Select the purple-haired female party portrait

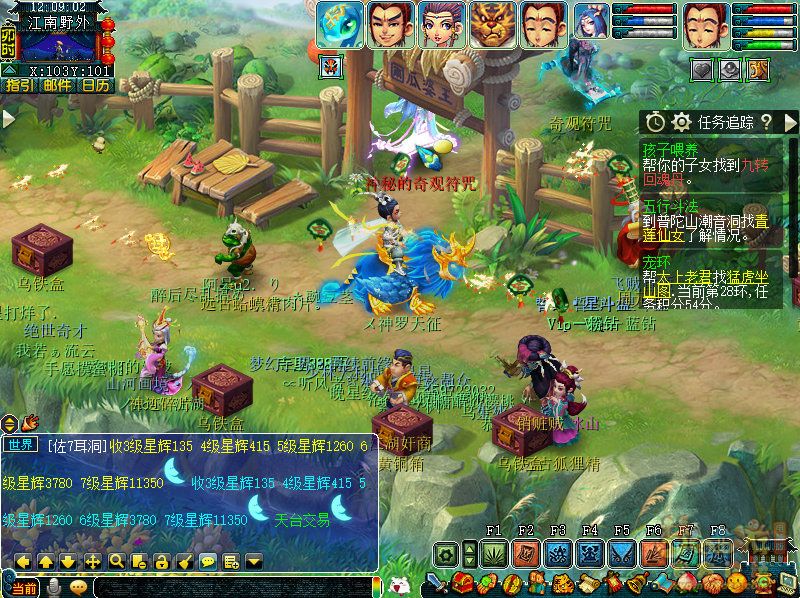pyautogui.click(x=441, y=25)
